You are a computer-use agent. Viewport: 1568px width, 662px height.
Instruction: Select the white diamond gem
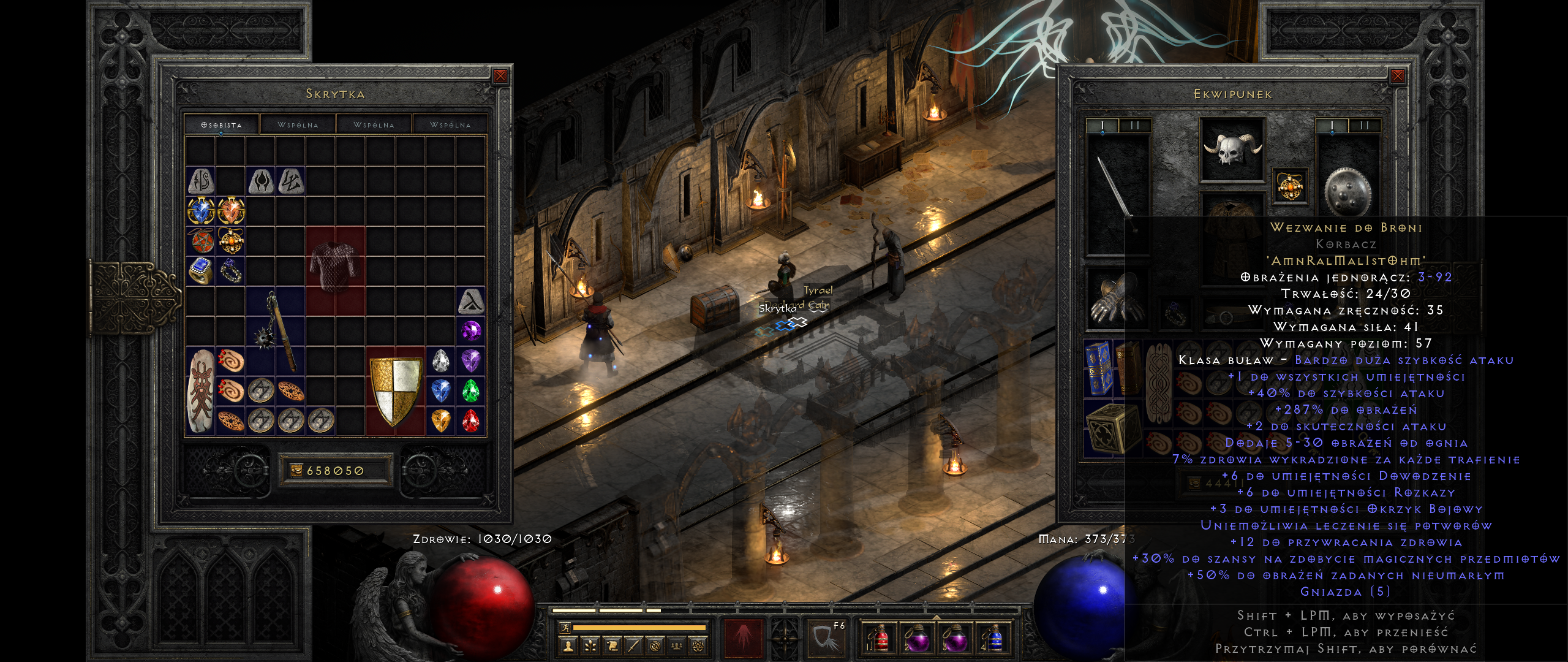440,361
